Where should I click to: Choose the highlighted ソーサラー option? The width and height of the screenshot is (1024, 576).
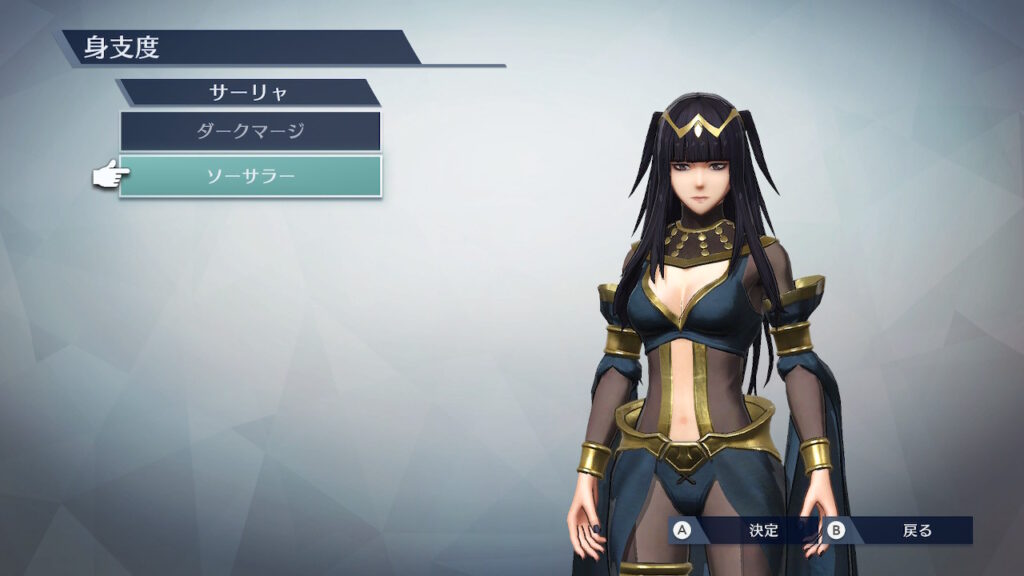click(250, 176)
